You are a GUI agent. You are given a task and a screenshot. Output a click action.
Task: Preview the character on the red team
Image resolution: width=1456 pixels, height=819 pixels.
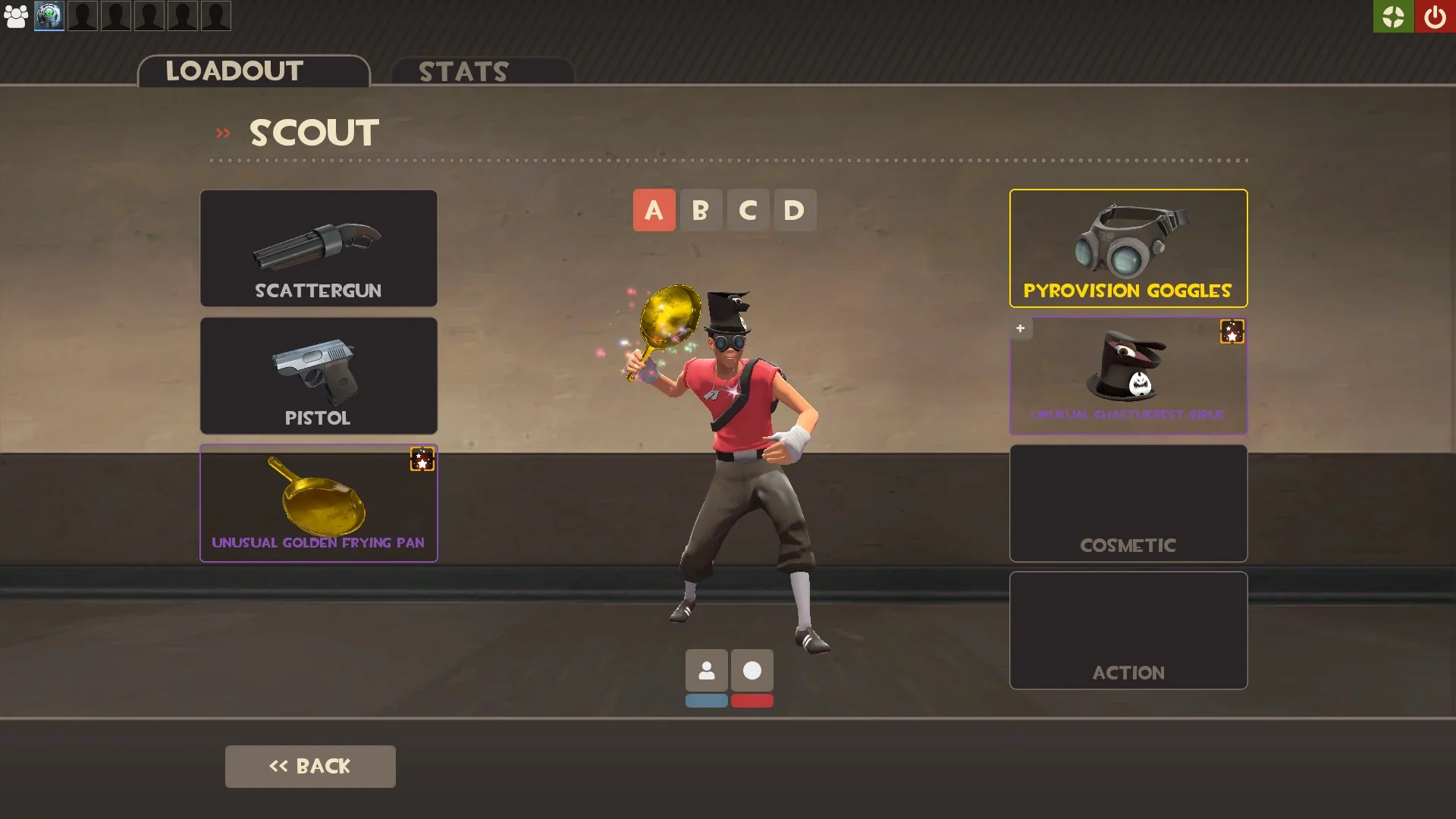click(752, 701)
